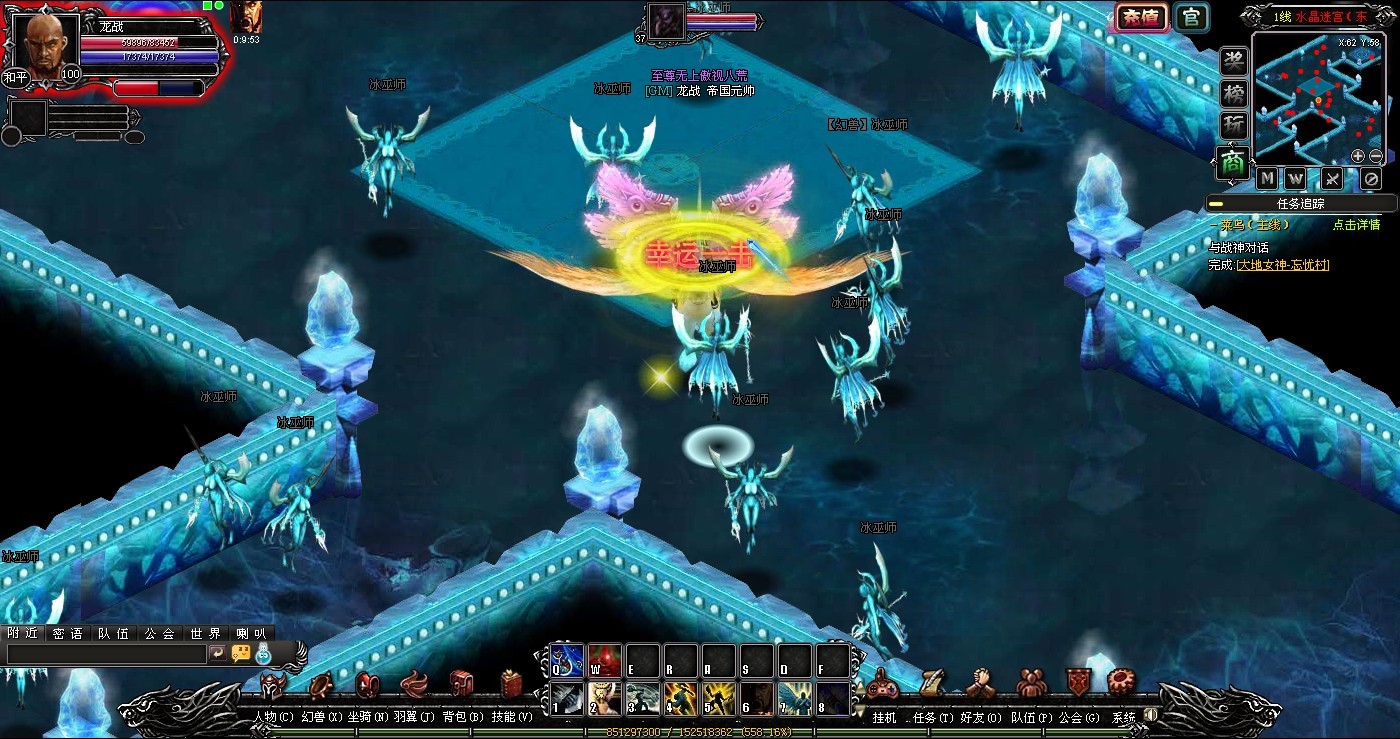Zoom out the minimap with minus button
Screen dimensions: 1400x739
(x=1376, y=156)
